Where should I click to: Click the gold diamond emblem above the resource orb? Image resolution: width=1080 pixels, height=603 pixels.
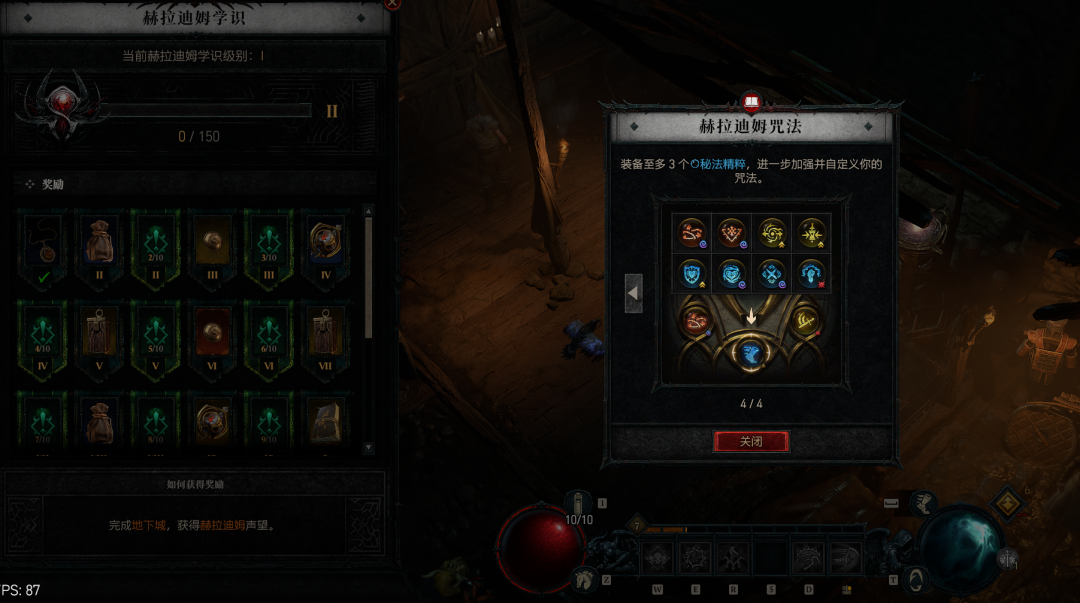[x=1007, y=503]
